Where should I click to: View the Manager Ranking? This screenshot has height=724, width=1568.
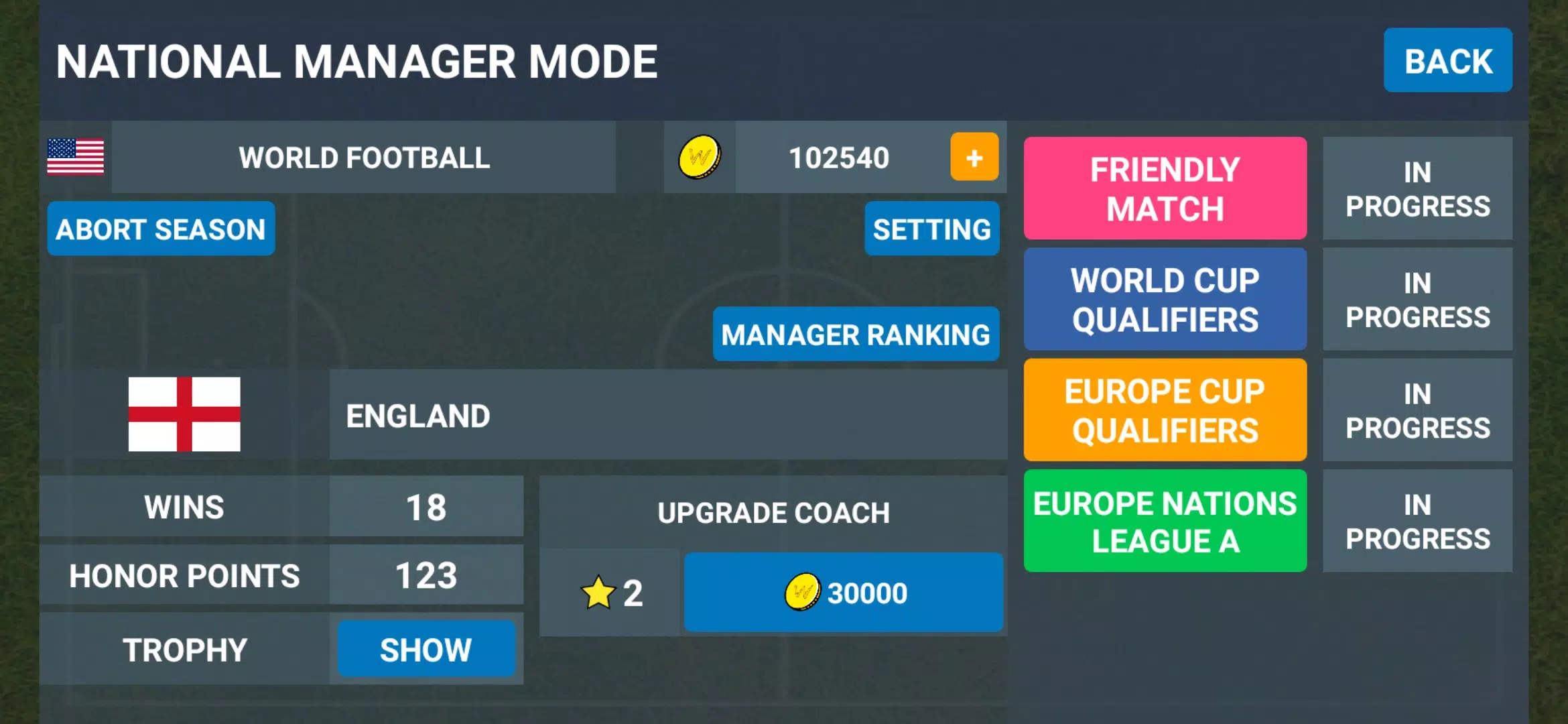point(856,335)
